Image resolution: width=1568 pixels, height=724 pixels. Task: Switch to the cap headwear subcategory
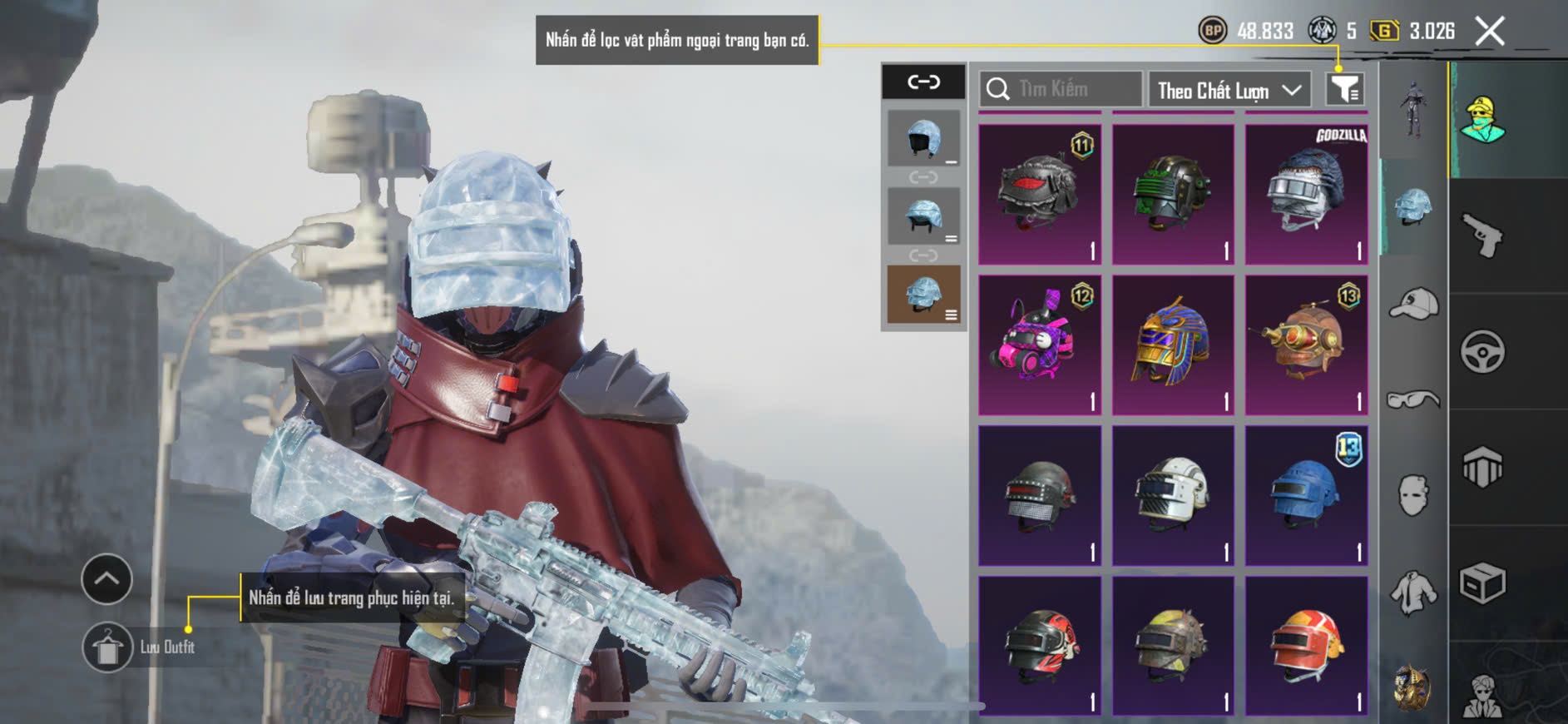coord(1413,303)
